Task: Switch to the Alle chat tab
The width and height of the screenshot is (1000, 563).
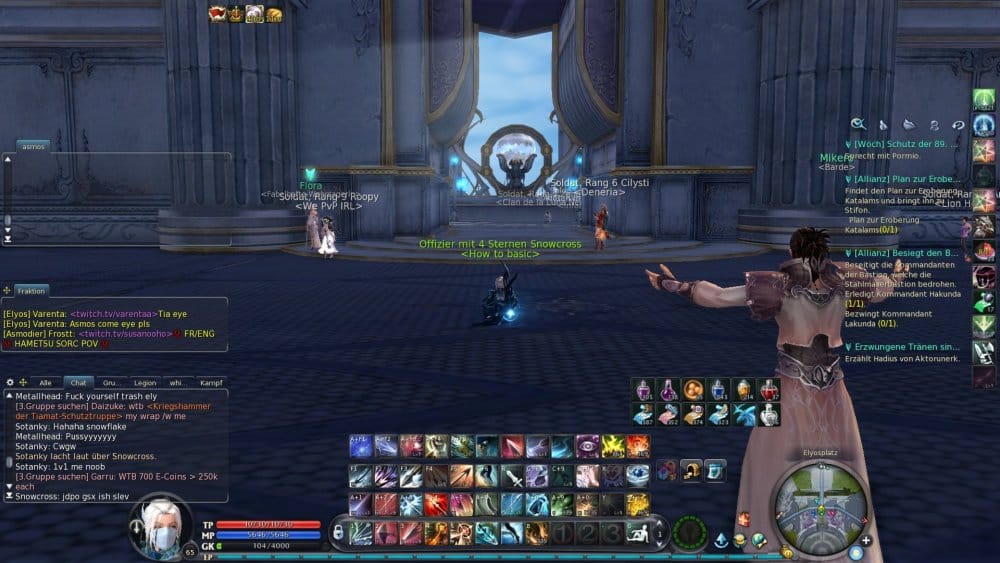Action: tap(45, 382)
